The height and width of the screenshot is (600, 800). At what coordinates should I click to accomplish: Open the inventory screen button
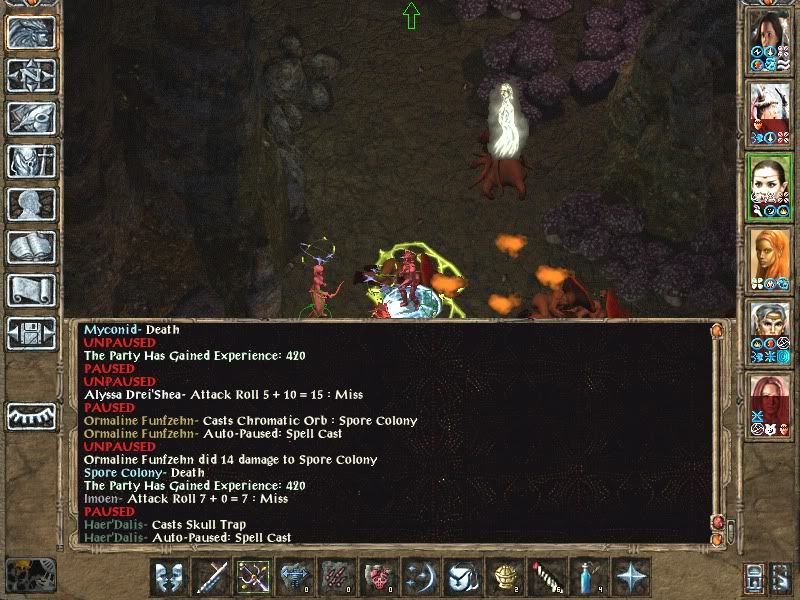click(x=31, y=162)
